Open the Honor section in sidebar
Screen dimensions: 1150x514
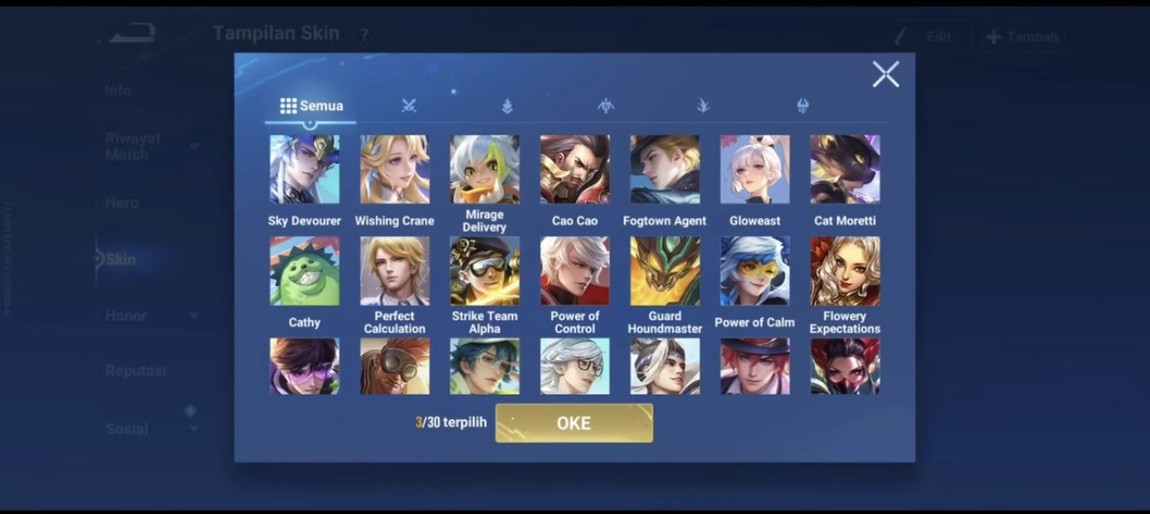pyautogui.click(x=126, y=316)
